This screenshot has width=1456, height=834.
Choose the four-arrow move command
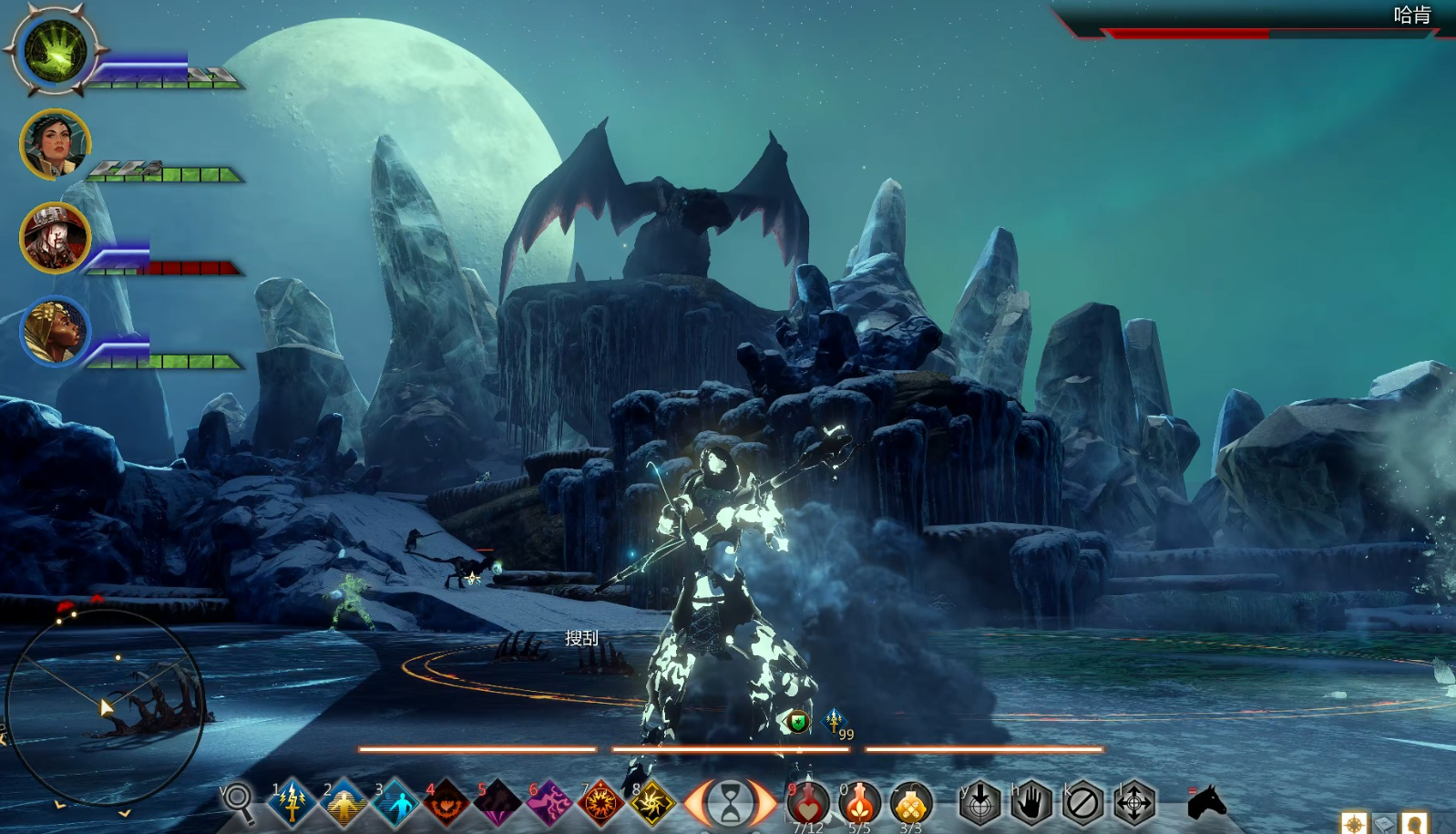[x=1134, y=804]
